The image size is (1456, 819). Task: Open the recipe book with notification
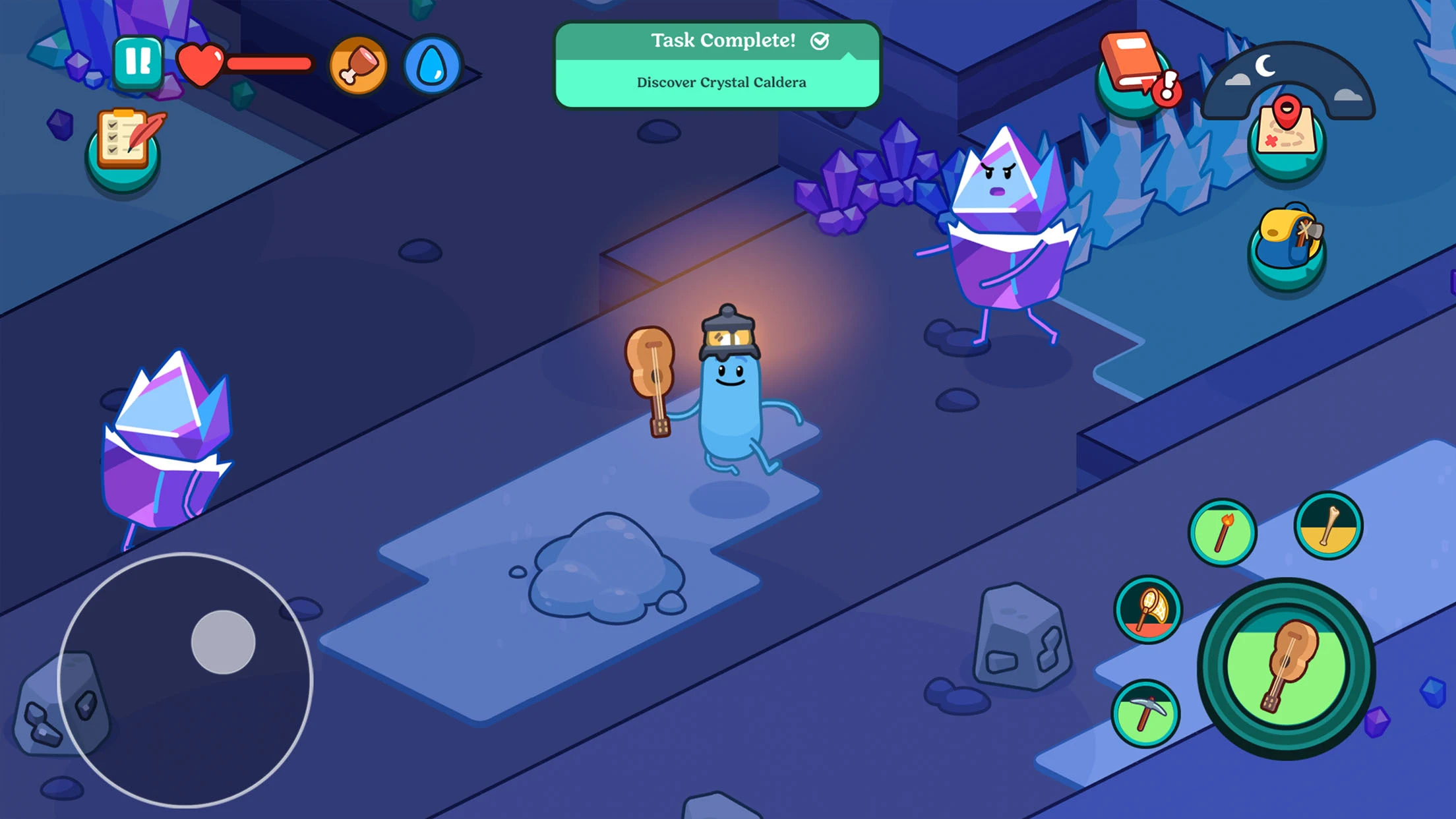(x=1132, y=69)
